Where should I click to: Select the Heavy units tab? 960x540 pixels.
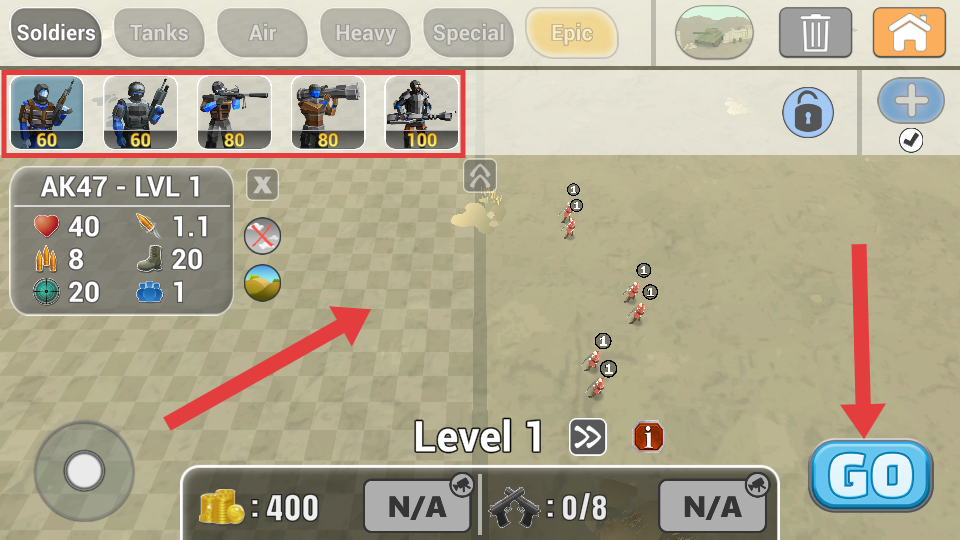pyautogui.click(x=365, y=33)
